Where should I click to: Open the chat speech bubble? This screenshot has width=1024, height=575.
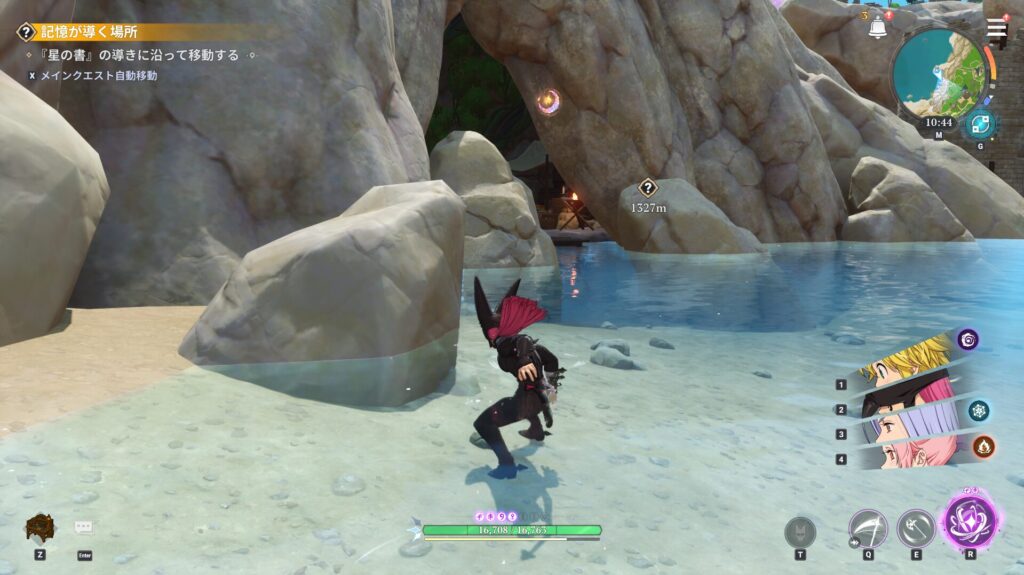click(84, 527)
